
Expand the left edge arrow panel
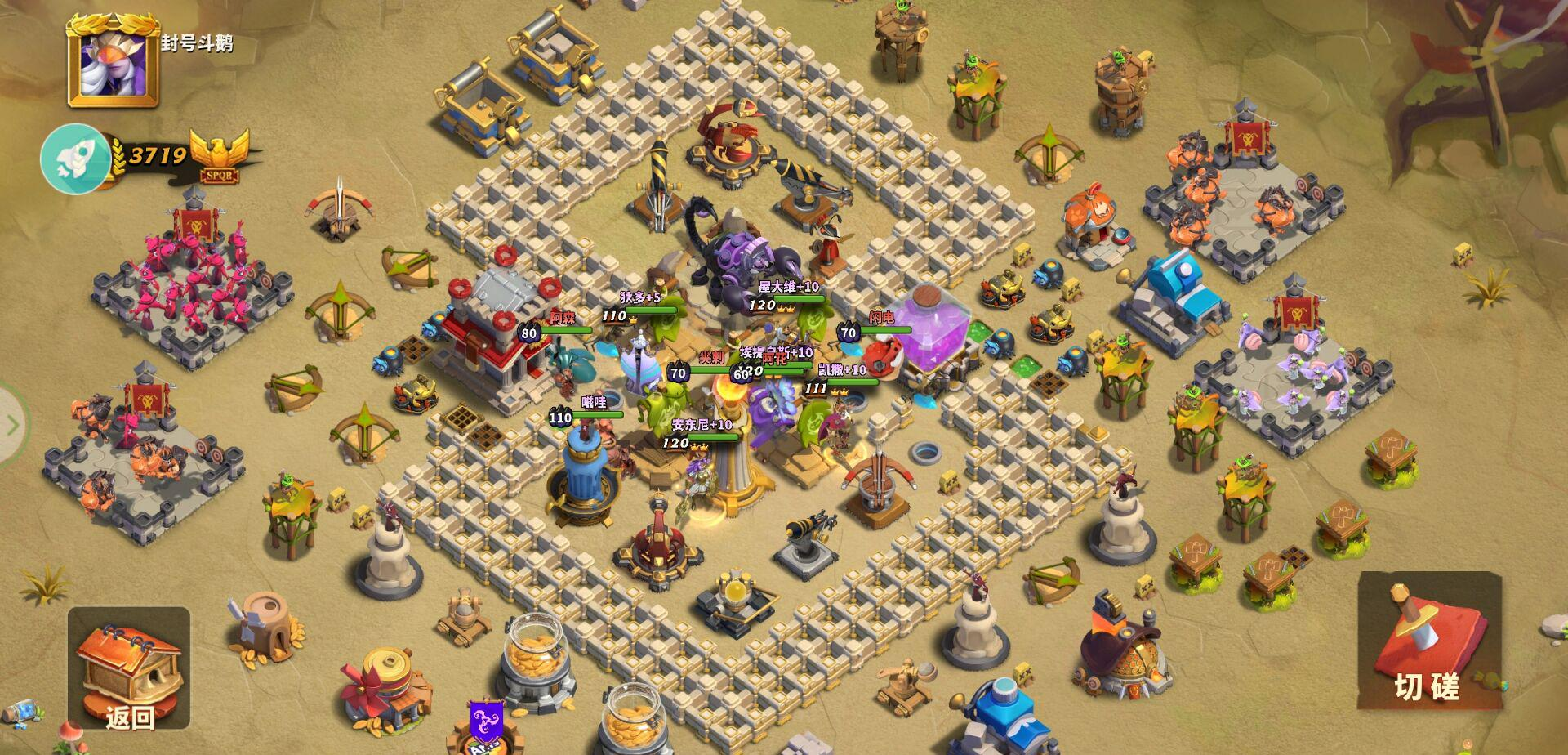(x=11, y=425)
